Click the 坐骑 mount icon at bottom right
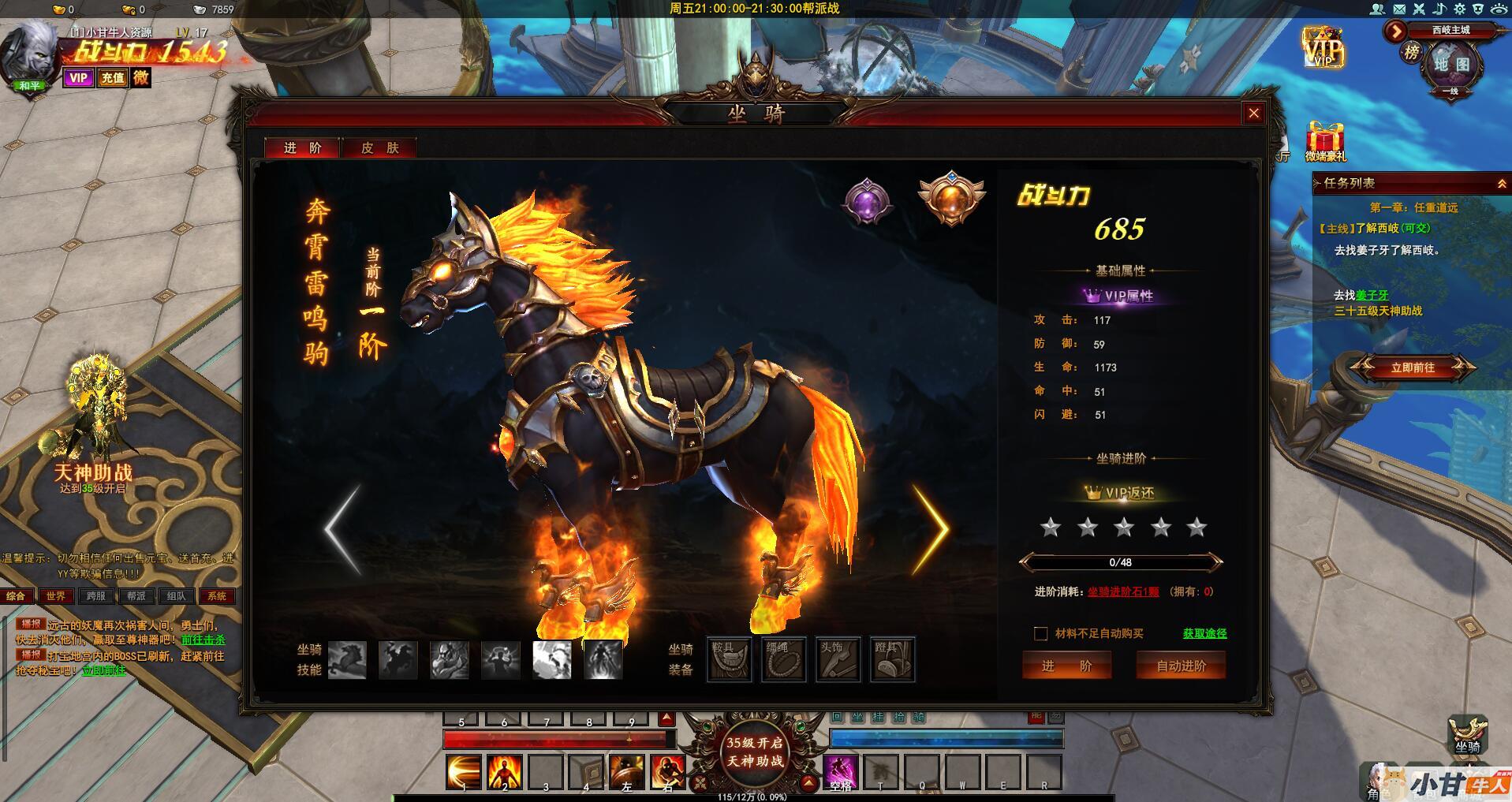The height and width of the screenshot is (802, 1512). pos(1467,734)
